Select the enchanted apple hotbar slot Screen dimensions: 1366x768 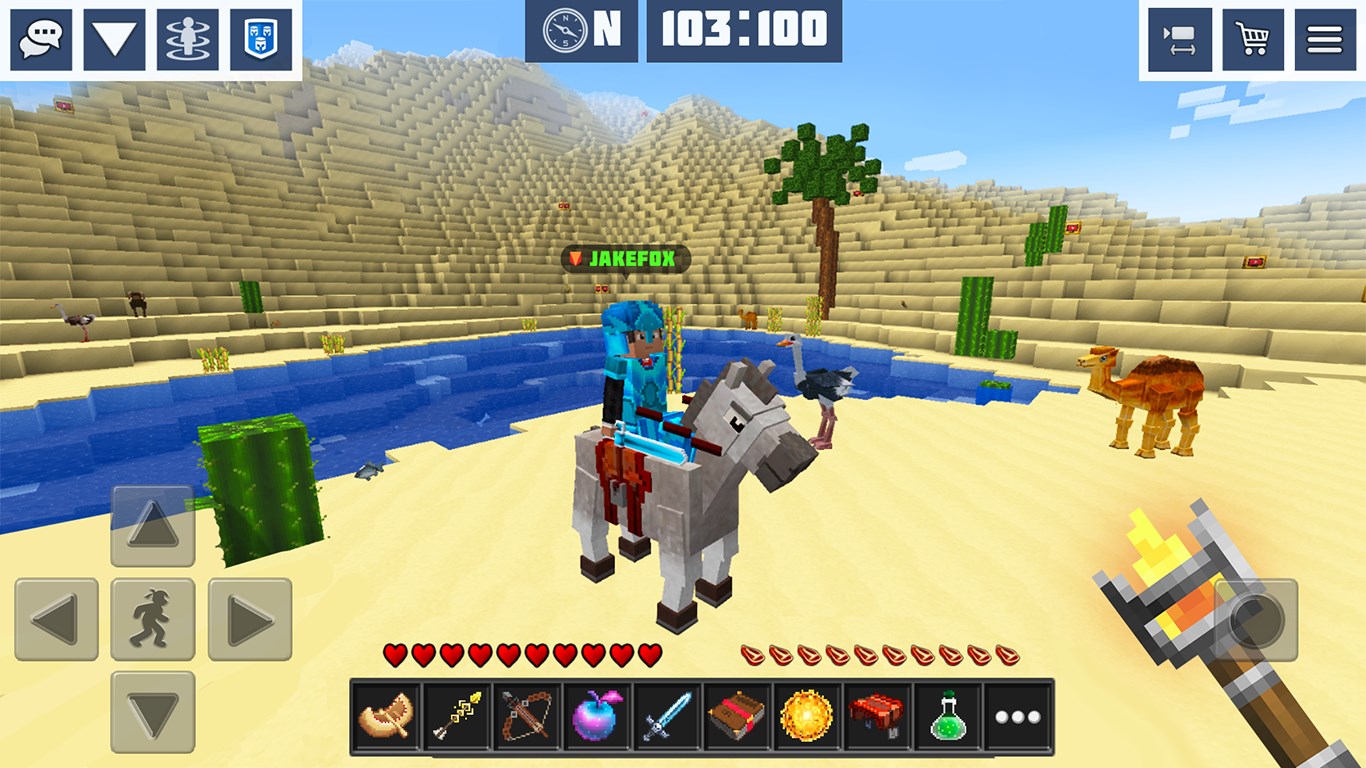(x=599, y=717)
